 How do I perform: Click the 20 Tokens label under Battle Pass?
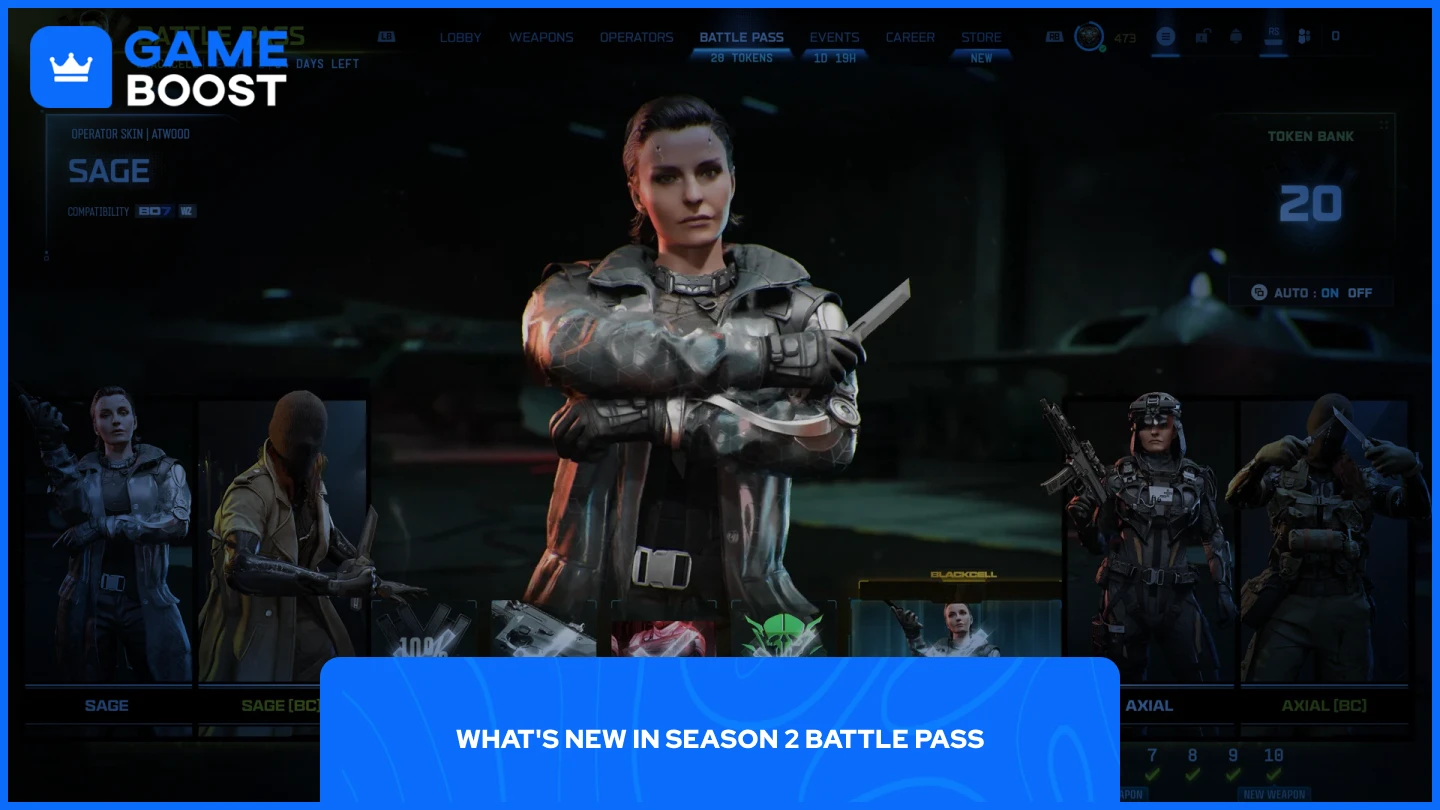[742, 58]
